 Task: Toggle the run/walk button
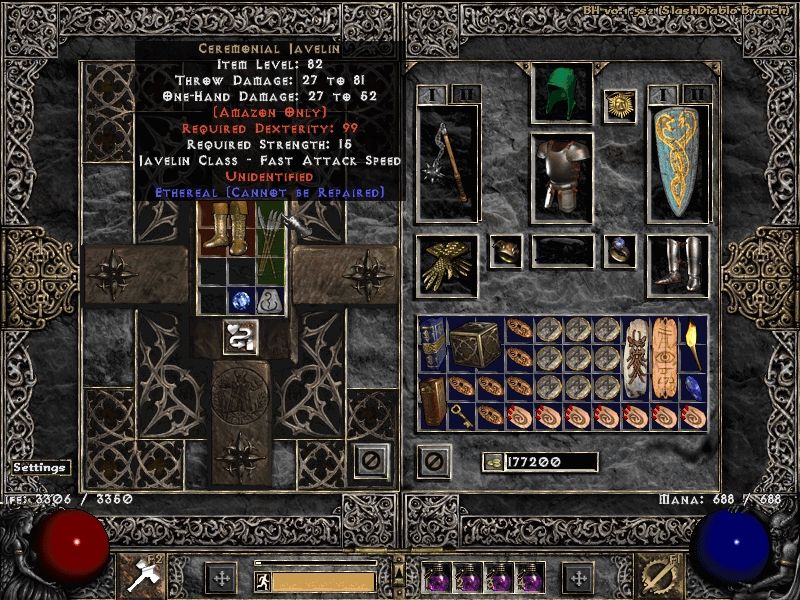coord(261,581)
